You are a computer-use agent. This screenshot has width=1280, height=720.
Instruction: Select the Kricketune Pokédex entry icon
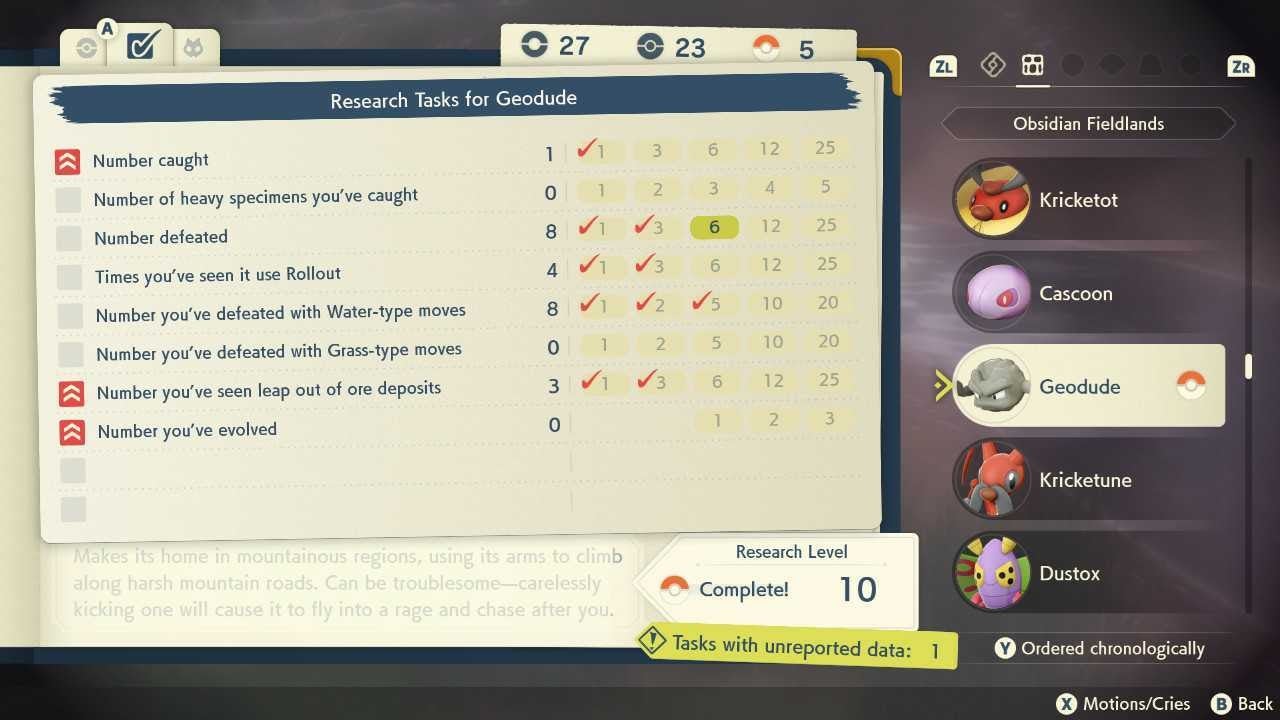(992, 479)
